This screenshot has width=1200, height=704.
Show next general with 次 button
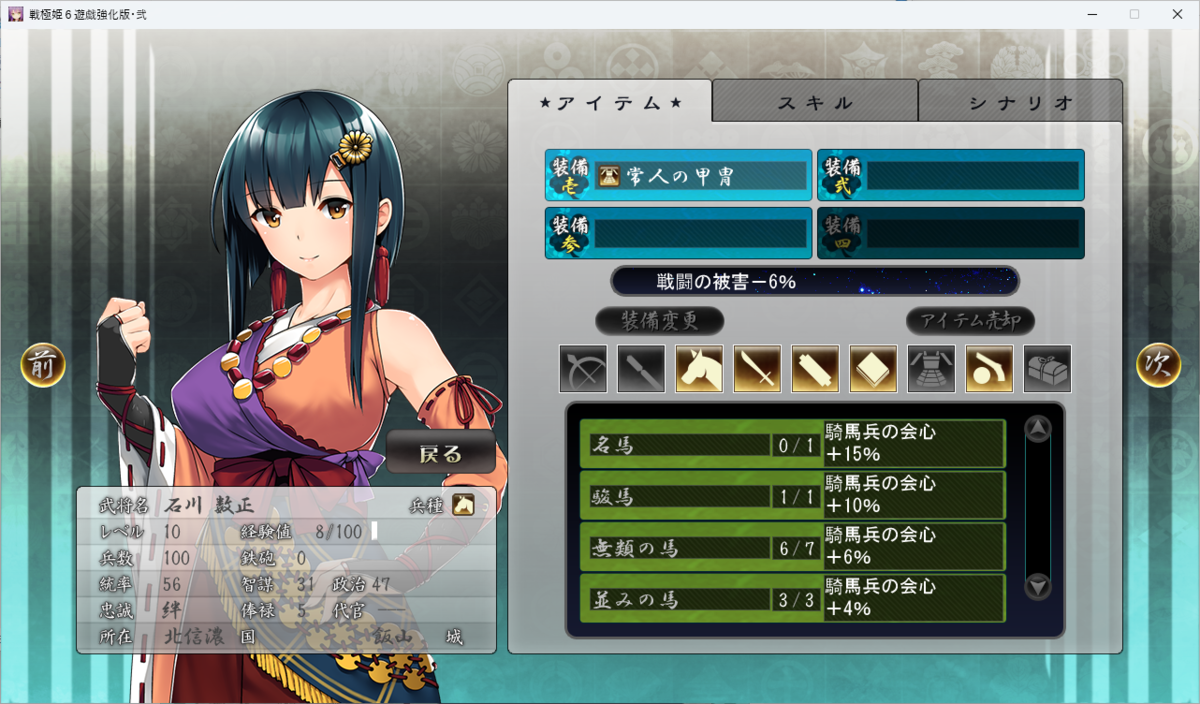[x=1158, y=366]
